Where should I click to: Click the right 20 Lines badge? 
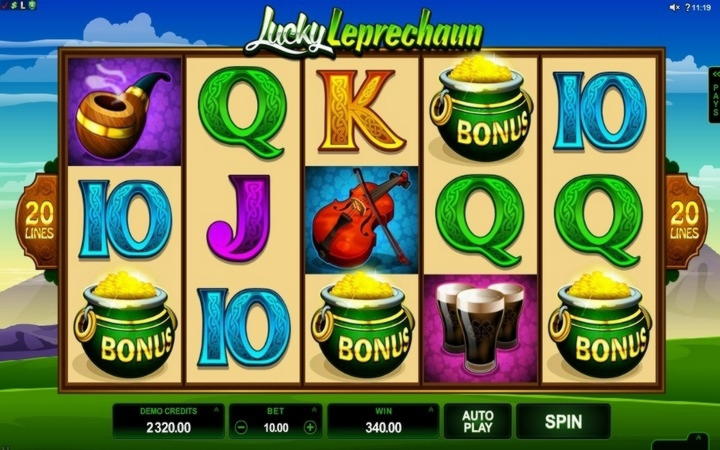tap(685, 221)
